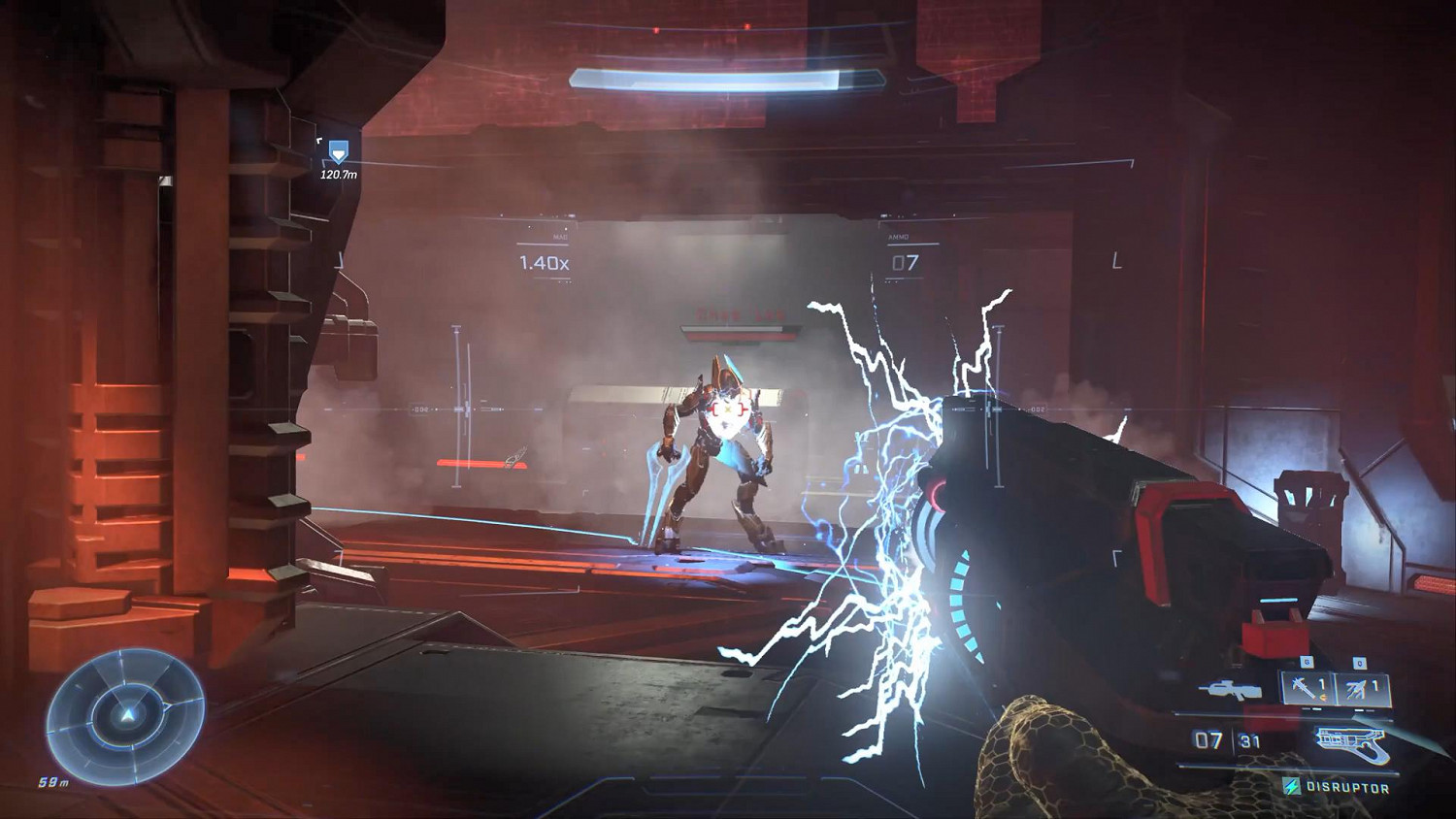The height and width of the screenshot is (819, 1456).
Task: Switch to the stowed rifle weapon icon
Action: 1230,690
